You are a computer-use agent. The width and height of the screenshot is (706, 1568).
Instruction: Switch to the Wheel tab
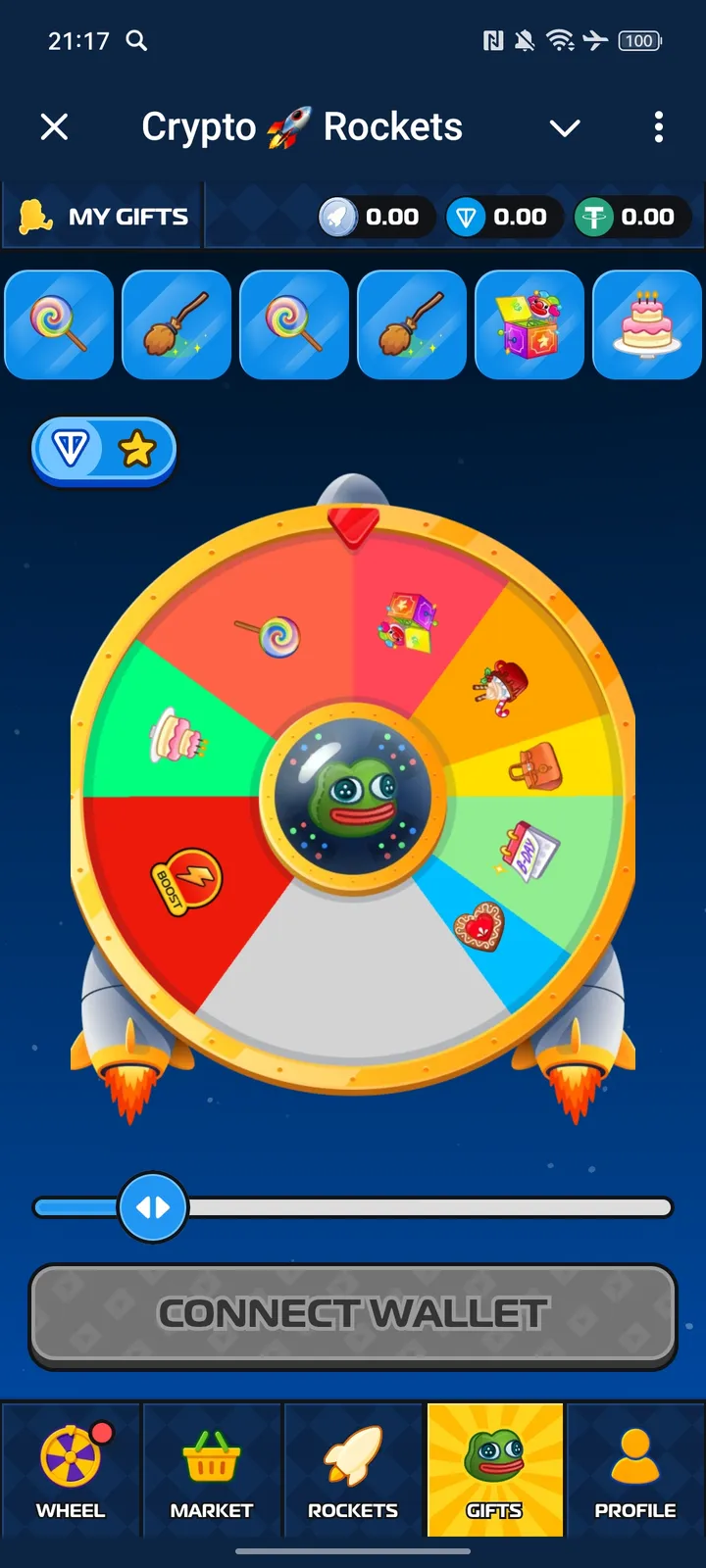click(71, 1470)
